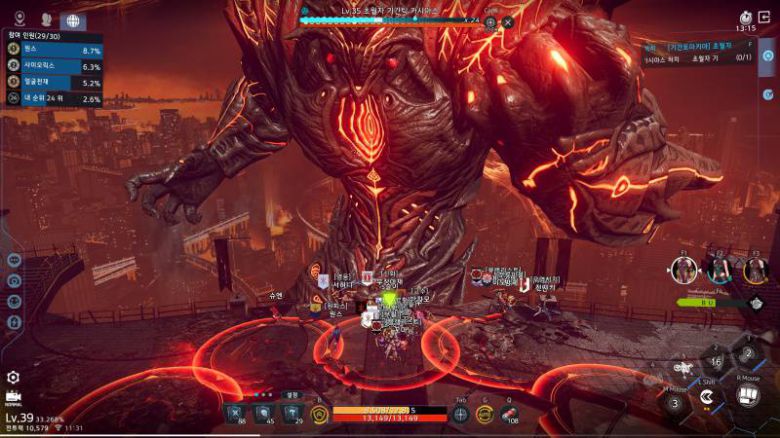This screenshot has height=438, width=780.
Task: Activate the white fist attack skill
Action: [747, 395]
